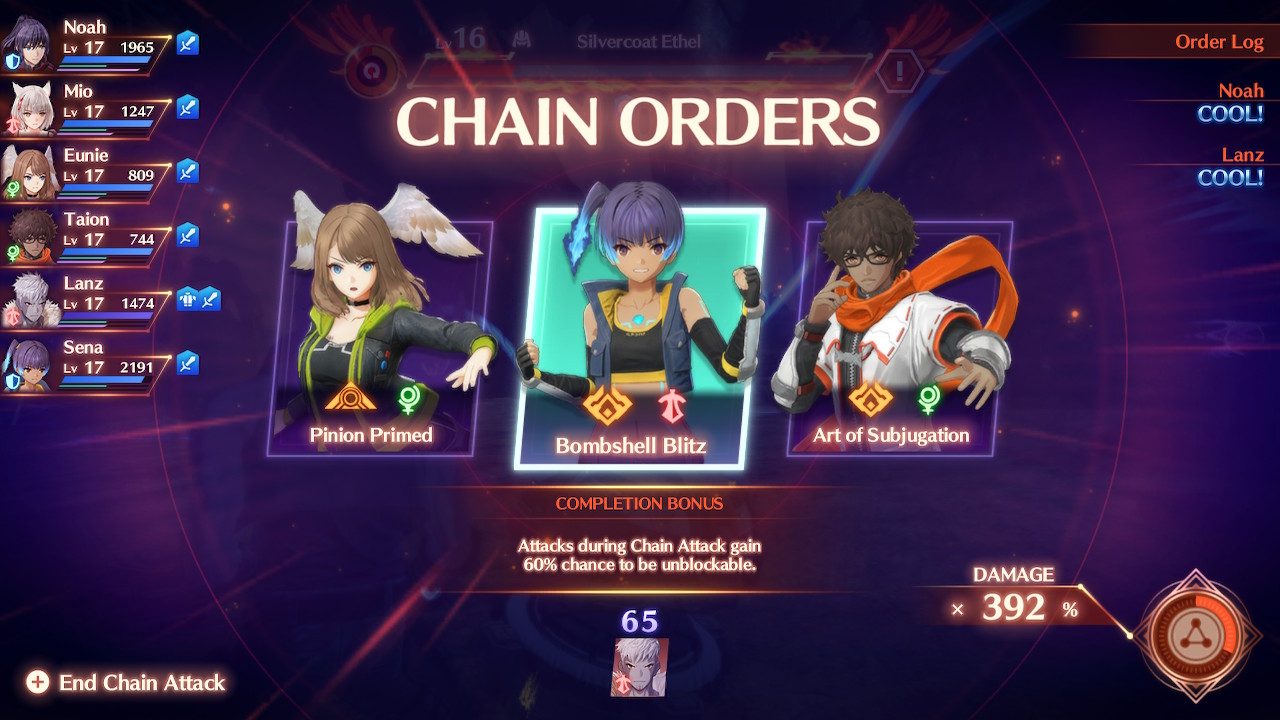Pick the Art of Subjugation order card

click(x=896, y=338)
